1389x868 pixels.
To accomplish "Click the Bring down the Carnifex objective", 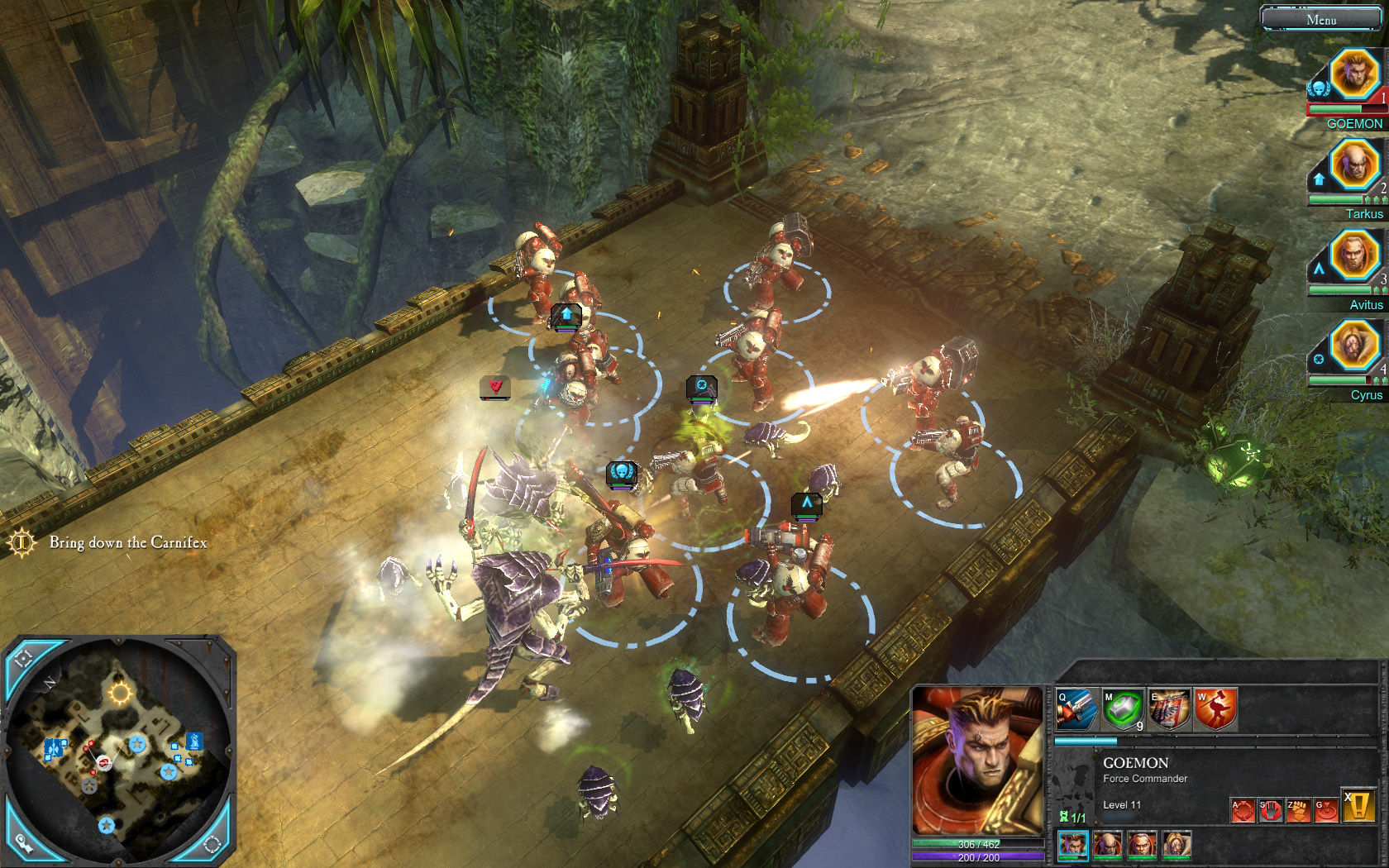I will point(127,542).
